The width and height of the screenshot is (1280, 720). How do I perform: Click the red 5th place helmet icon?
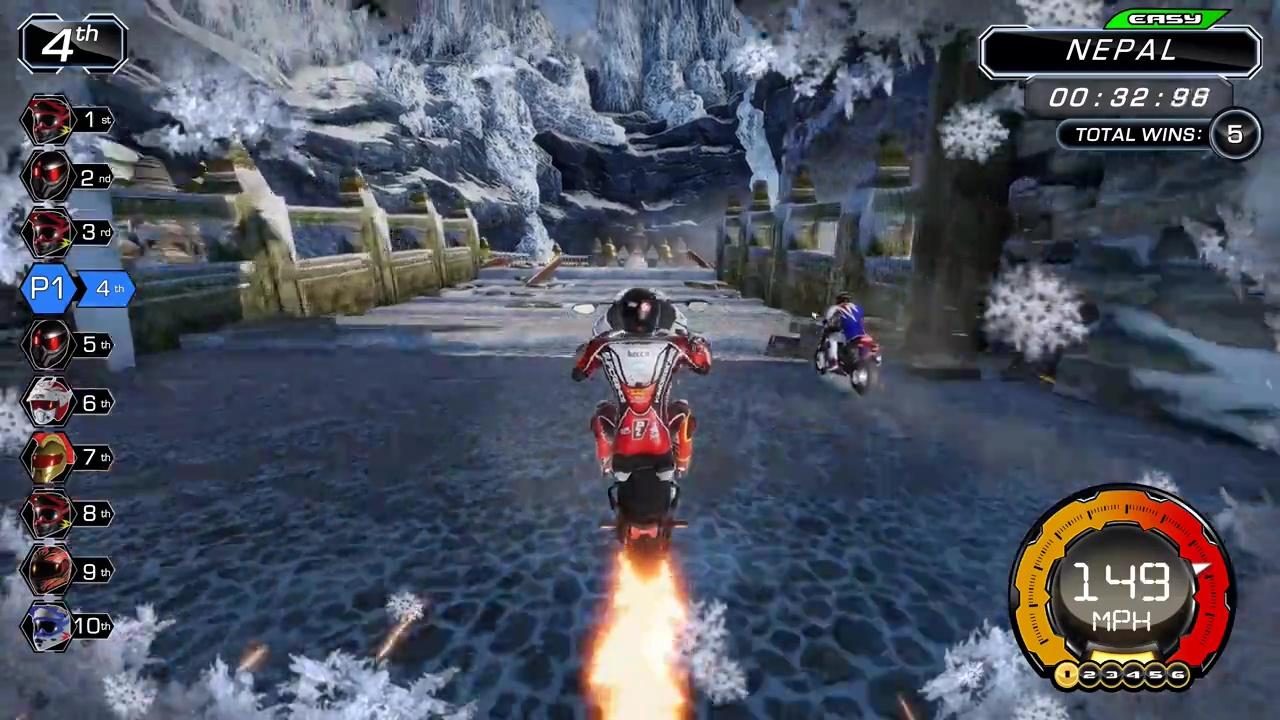[x=47, y=344]
